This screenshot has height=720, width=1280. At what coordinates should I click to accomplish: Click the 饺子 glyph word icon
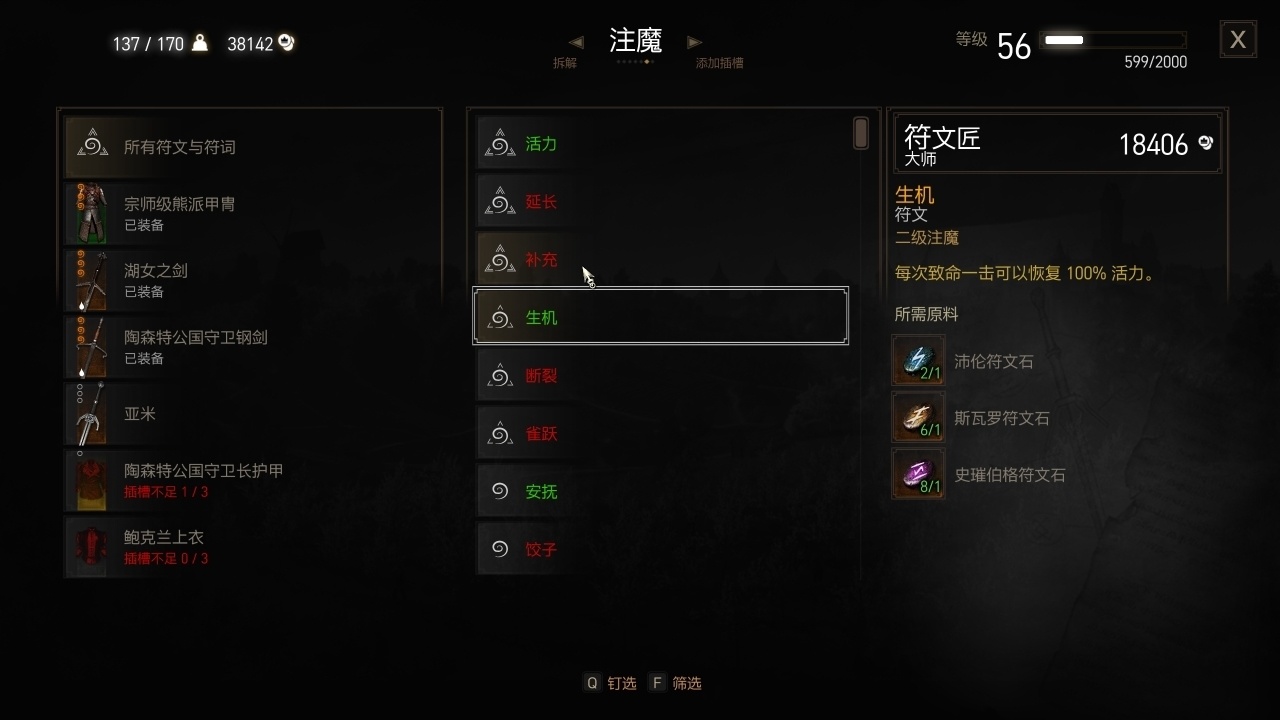tap(499, 549)
